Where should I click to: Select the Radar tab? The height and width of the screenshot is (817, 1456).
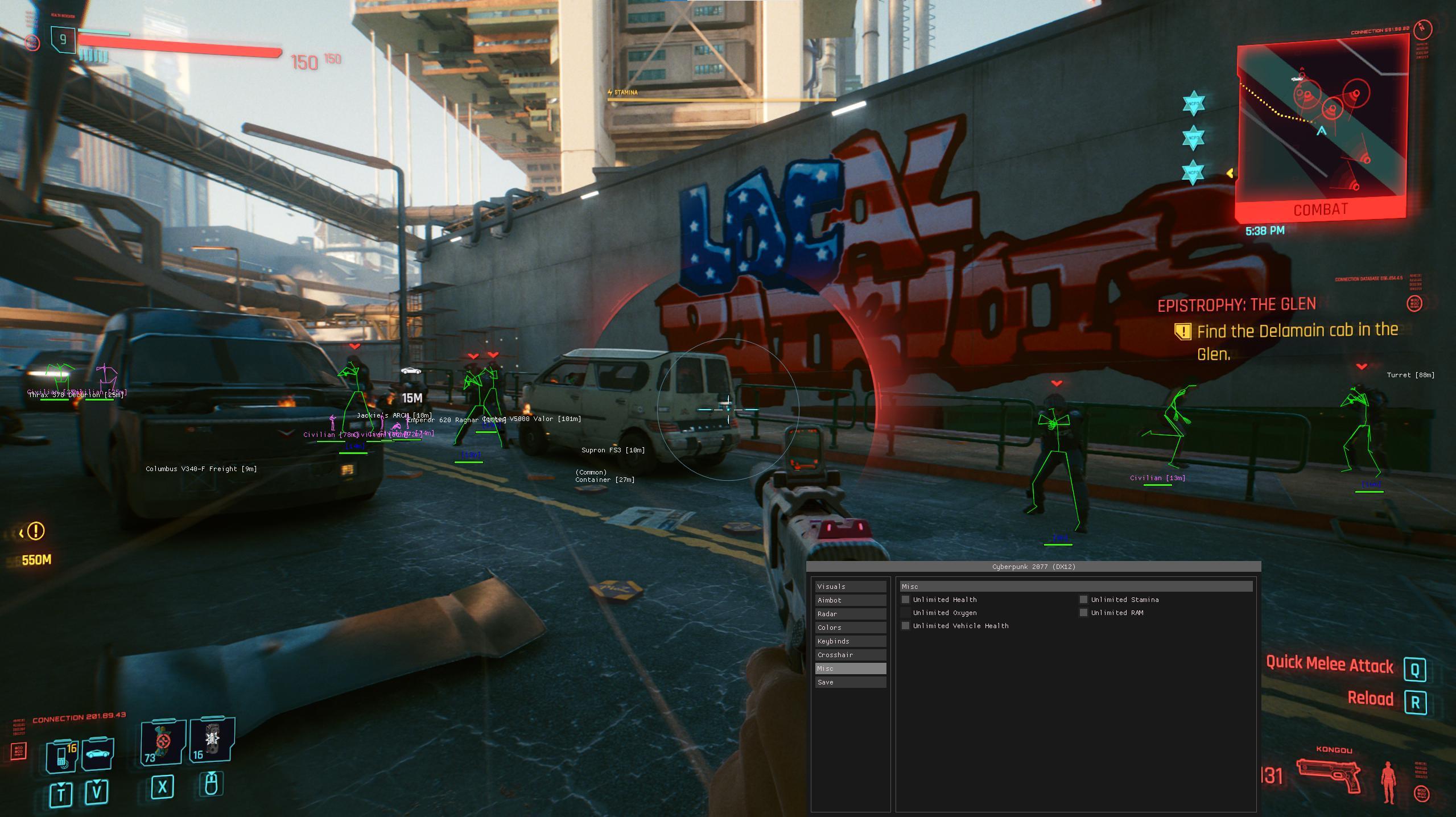(x=850, y=614)
